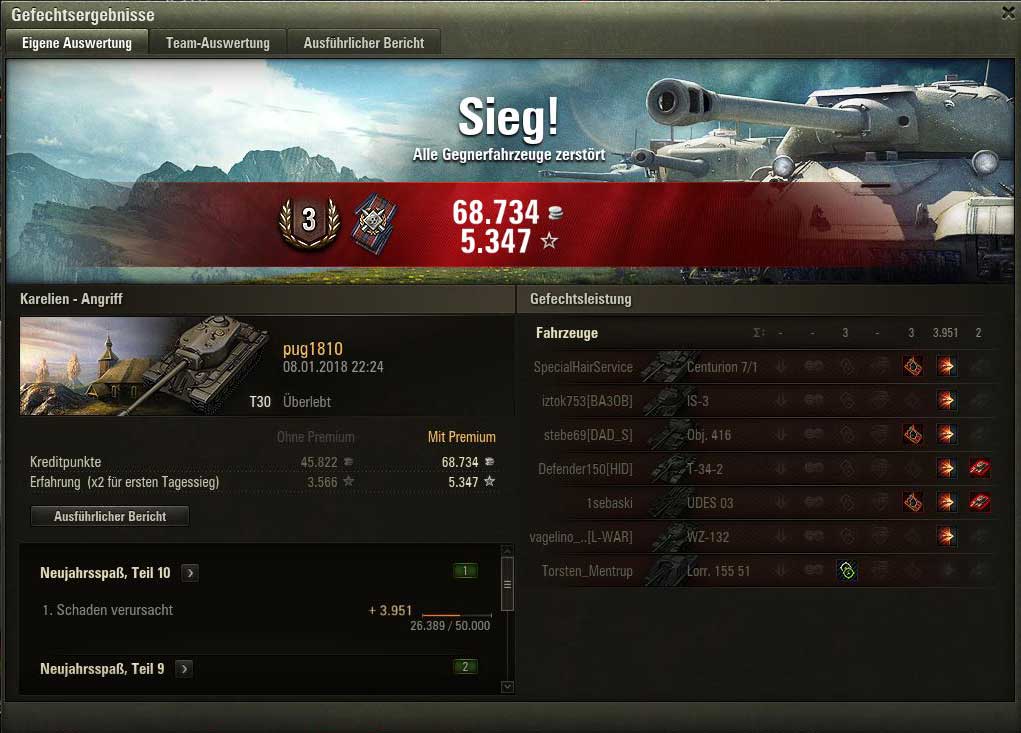1021x733 pixels.
Task: Click the rank 3 laurel badge
Action: [309, 222]
